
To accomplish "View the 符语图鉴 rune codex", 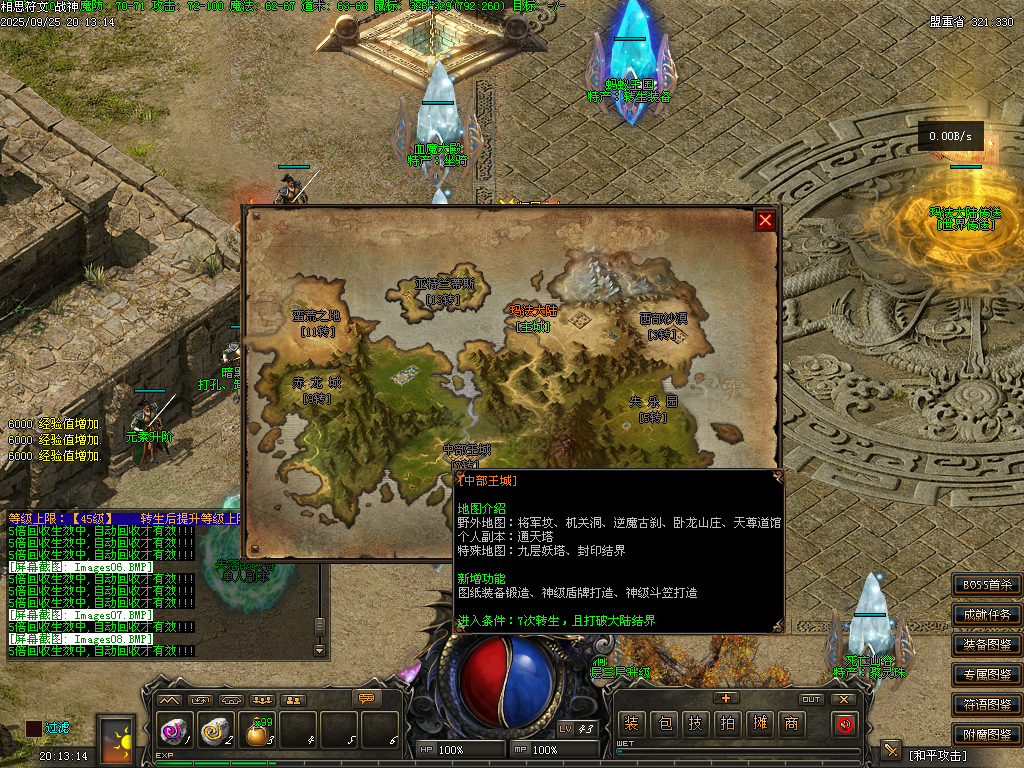I will point(987,705).
